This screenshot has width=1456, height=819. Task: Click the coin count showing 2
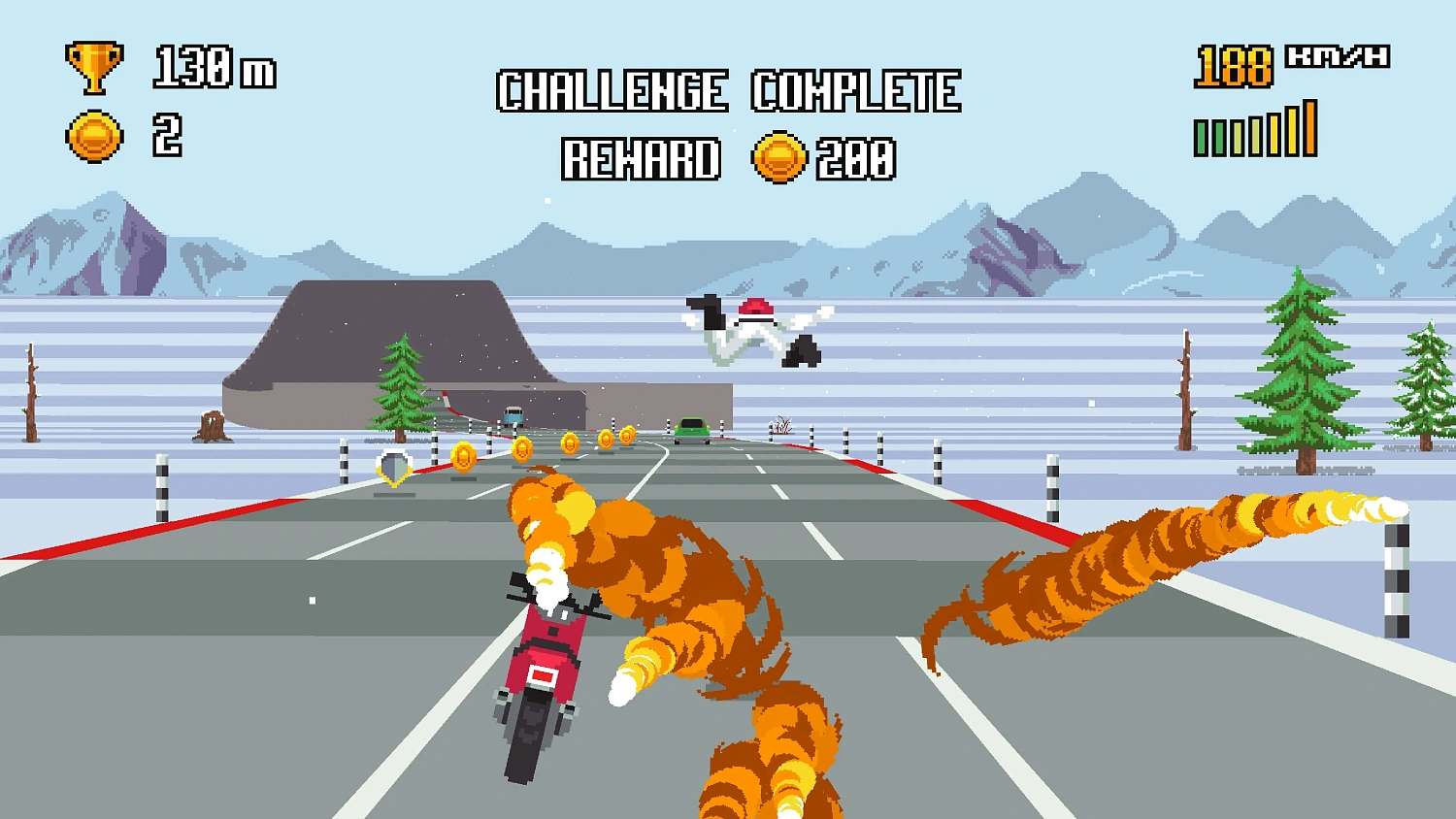click(x=167, y=133)
